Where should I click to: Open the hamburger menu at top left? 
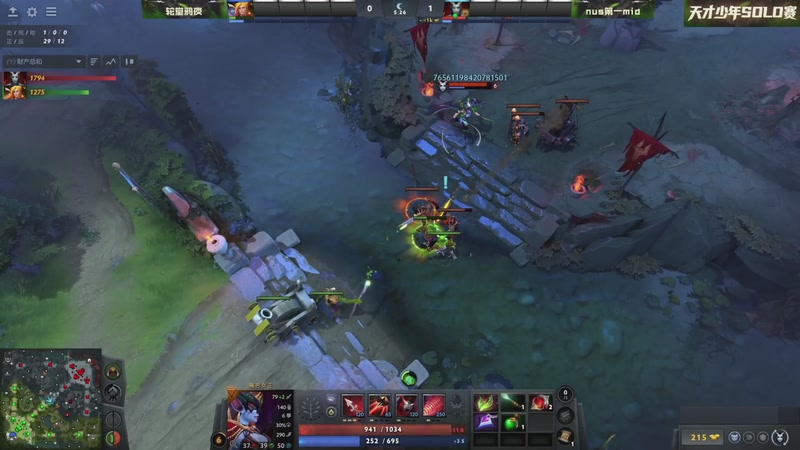[50, 12]
